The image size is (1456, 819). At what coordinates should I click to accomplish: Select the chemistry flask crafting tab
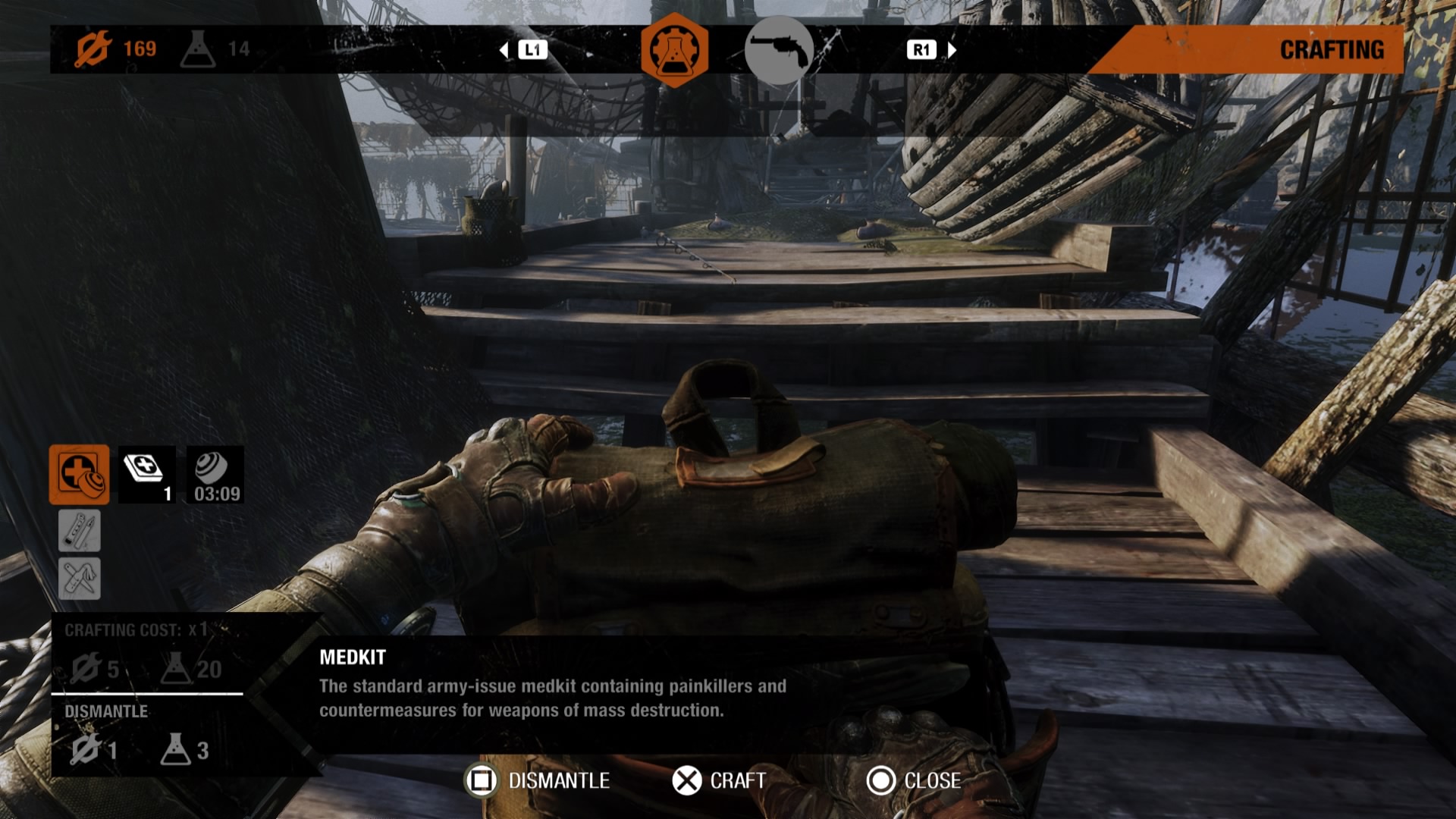674,50
